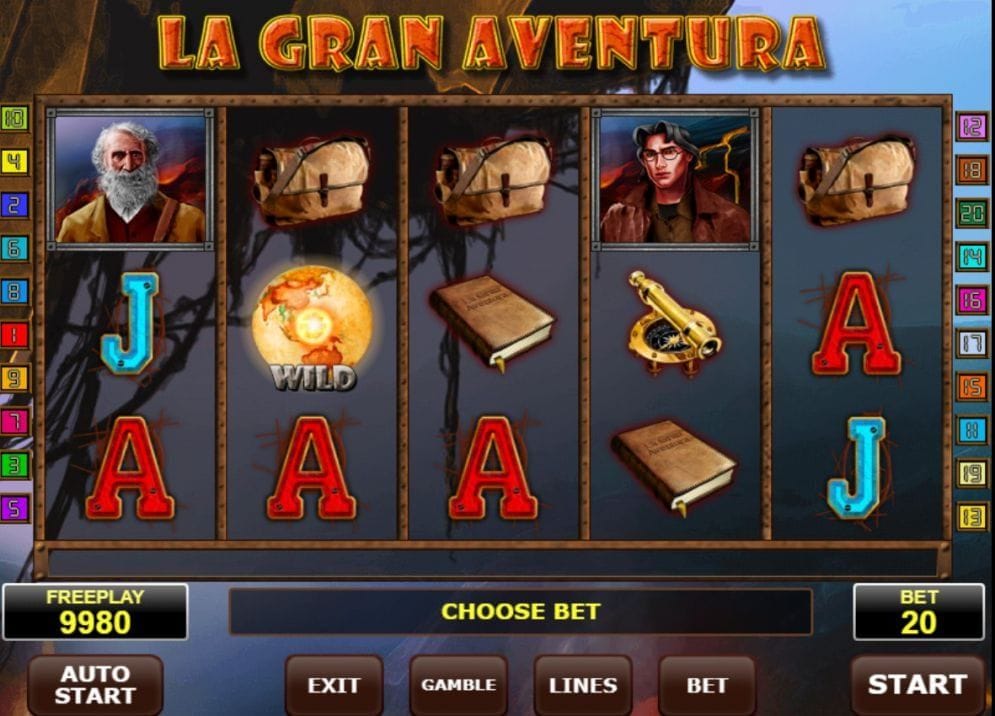Click the BET button next to LINES
The width and height of the screenshot is (995, 716).
pos(706,685)
